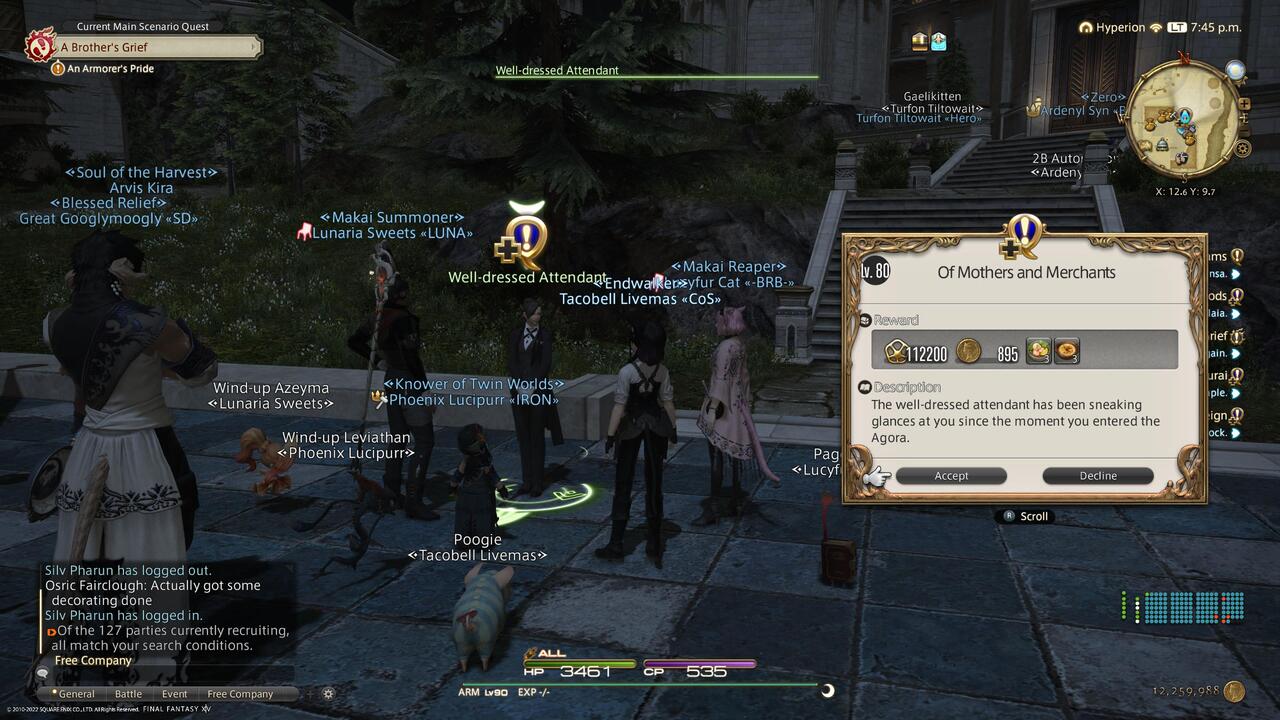Click the gil coin icon in Reward section

coord(968,351)
